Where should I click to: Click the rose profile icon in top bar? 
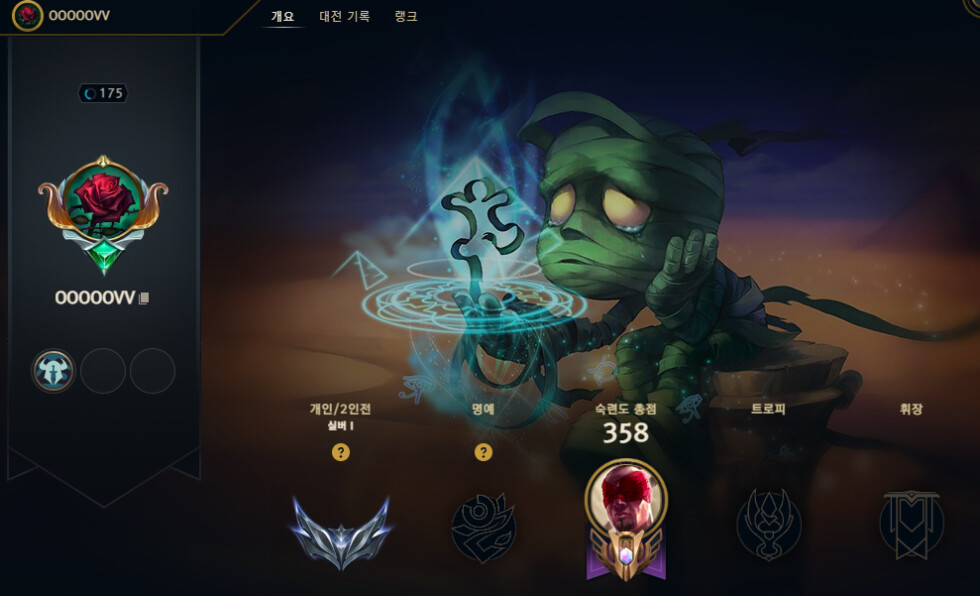tap(27, 15)
